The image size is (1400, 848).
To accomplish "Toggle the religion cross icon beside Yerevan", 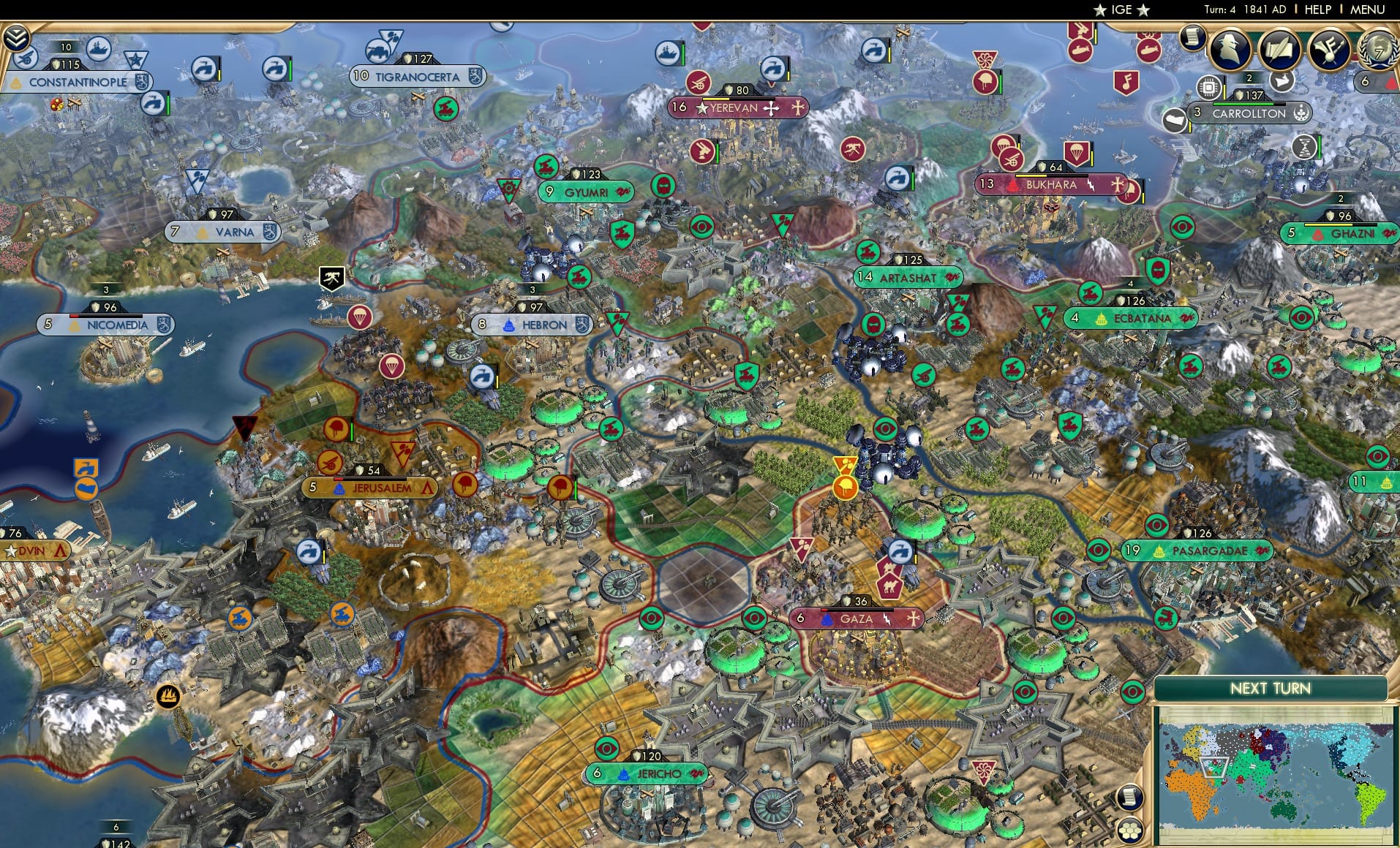I will click(772, 108).
